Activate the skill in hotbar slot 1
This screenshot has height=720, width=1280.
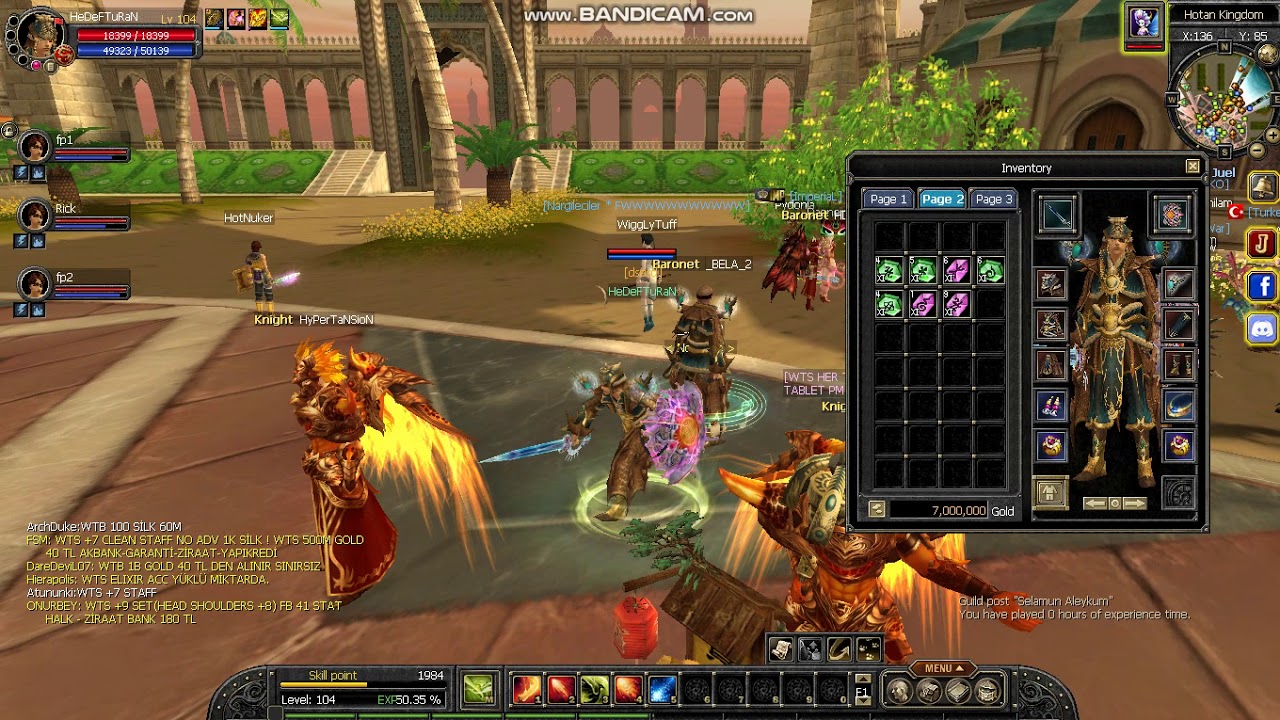(x=526, y=689)
